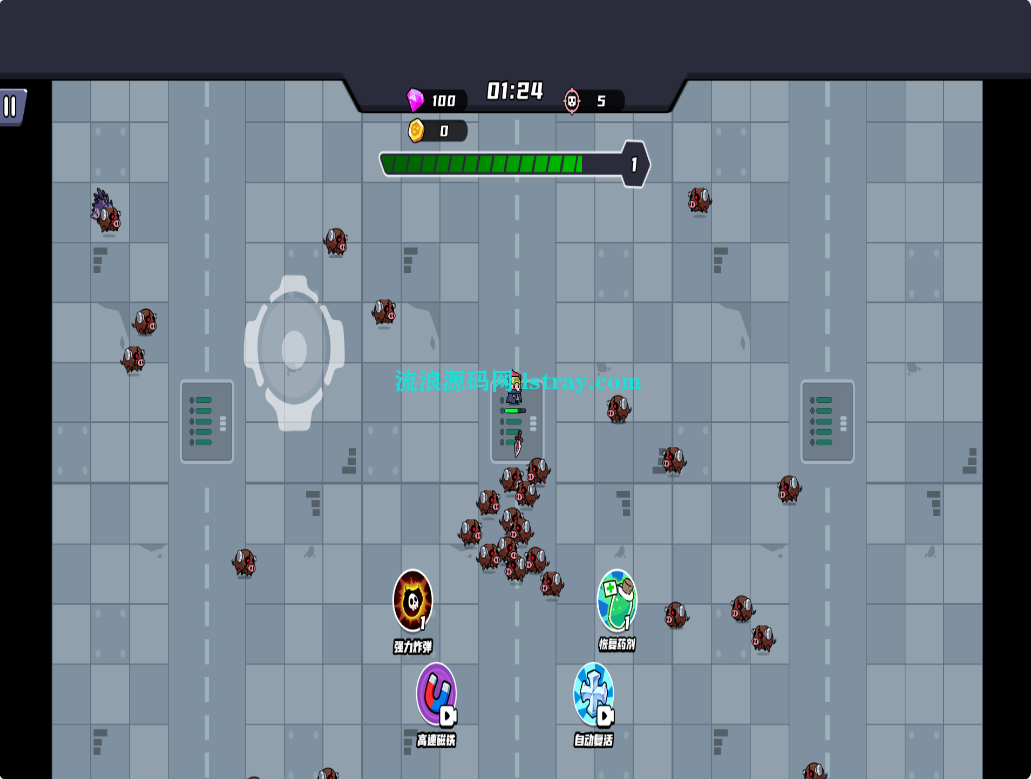Use the 恢复药剂 recovery potion
The image size is (1031, 779).
coord(617,600)
